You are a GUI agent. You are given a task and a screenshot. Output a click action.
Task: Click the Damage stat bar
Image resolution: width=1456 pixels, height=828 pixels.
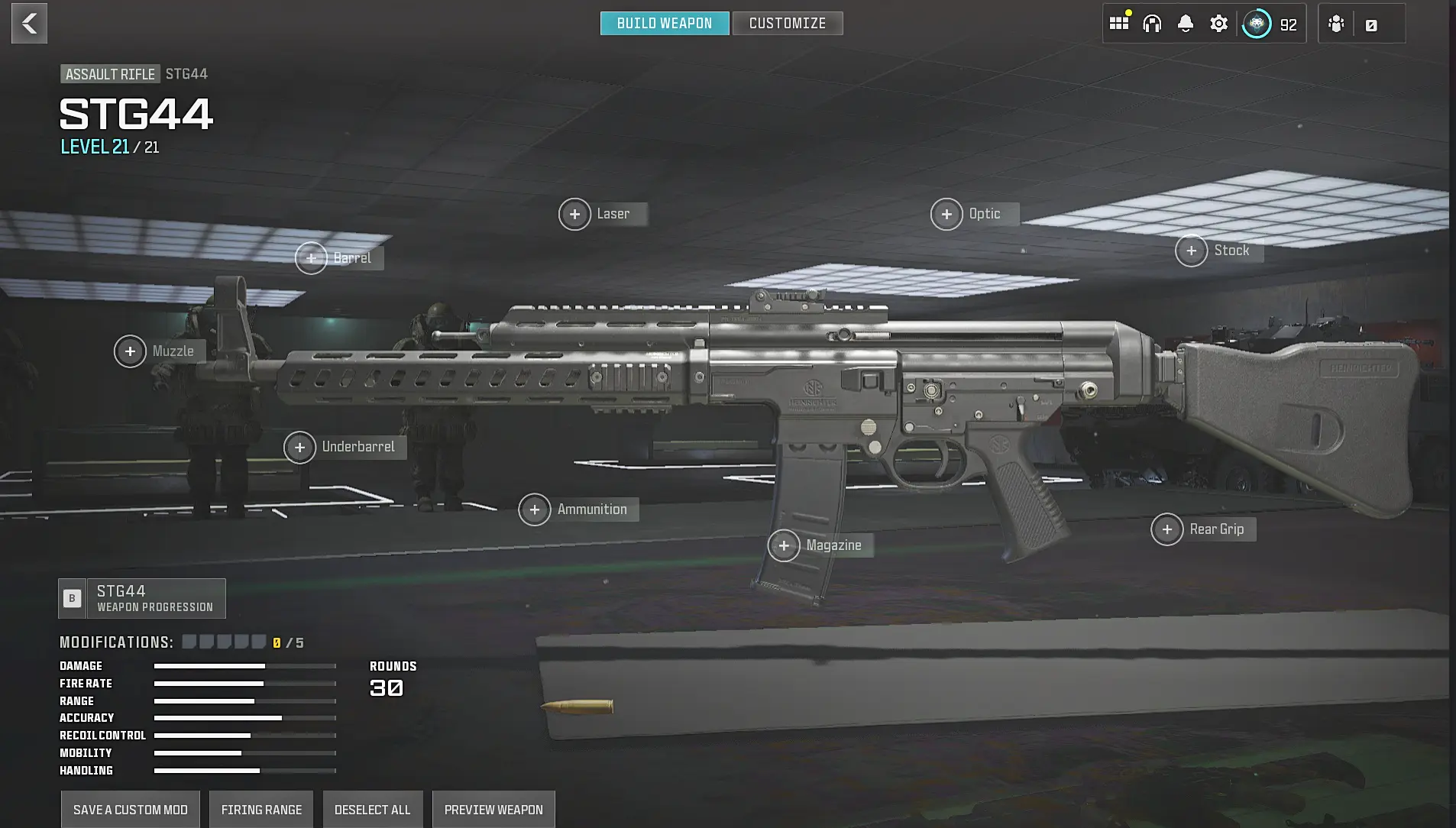pos(244,665)
